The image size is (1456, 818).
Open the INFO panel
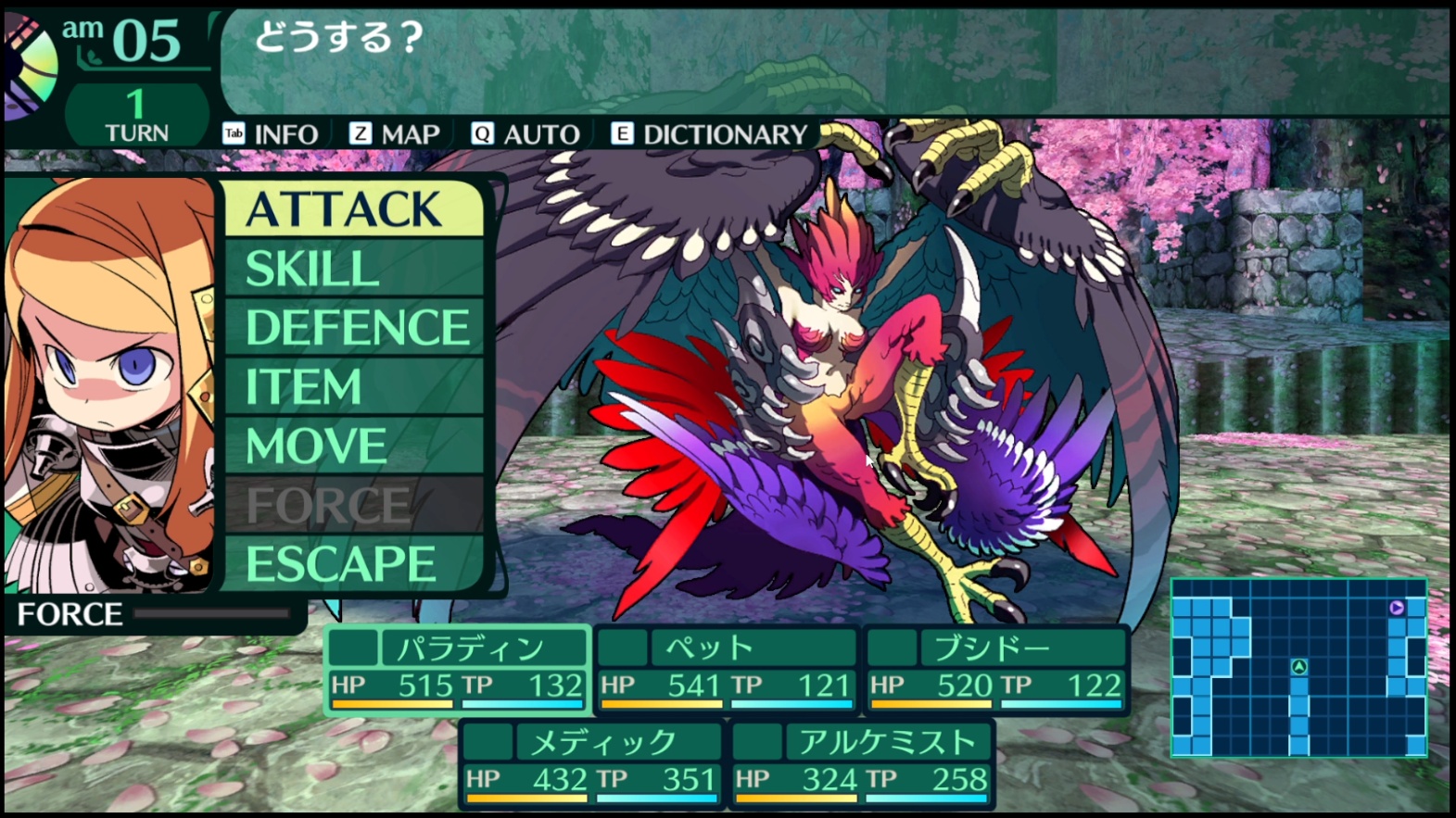[x=272, y=135]
